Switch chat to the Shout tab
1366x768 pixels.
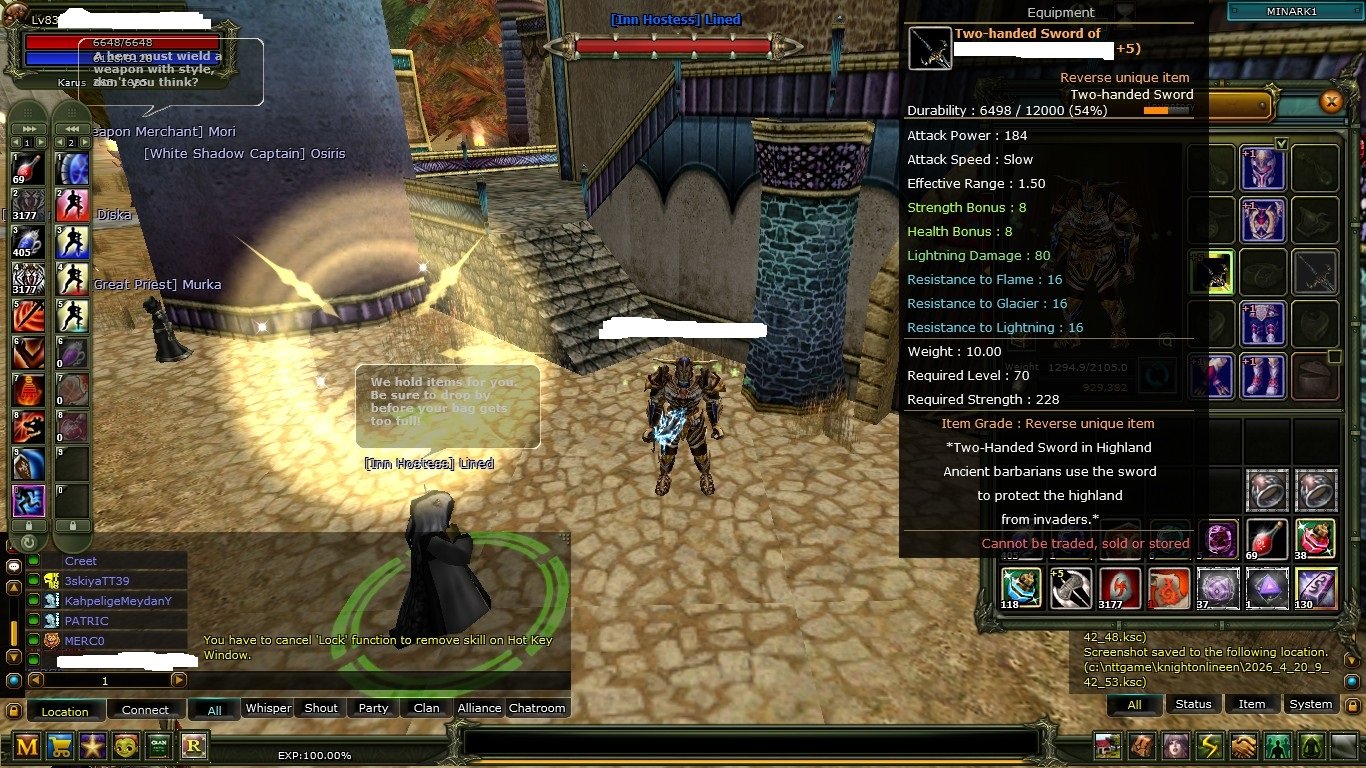(321, 708)
